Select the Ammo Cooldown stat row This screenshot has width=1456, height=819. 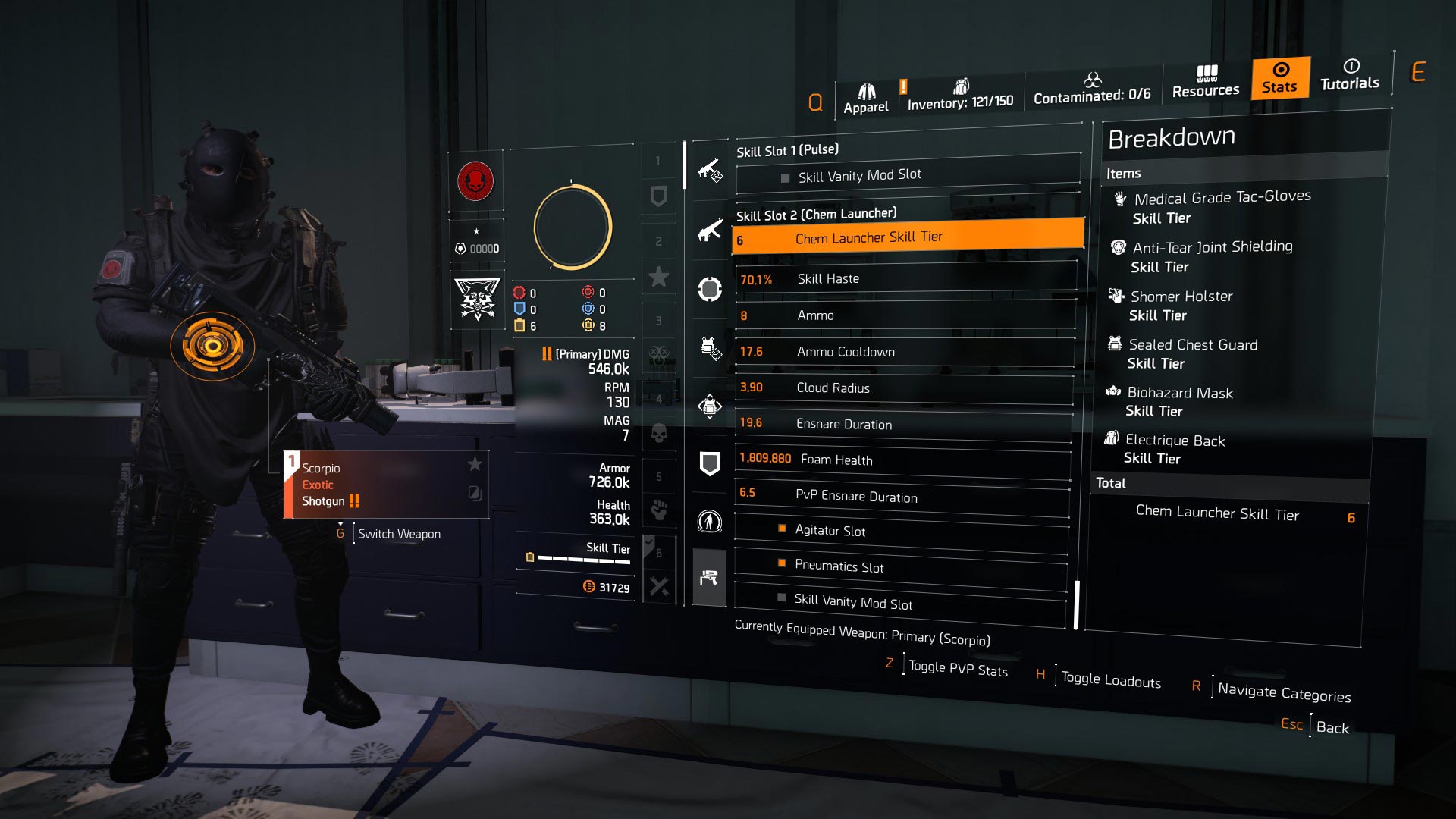(905, 352)
